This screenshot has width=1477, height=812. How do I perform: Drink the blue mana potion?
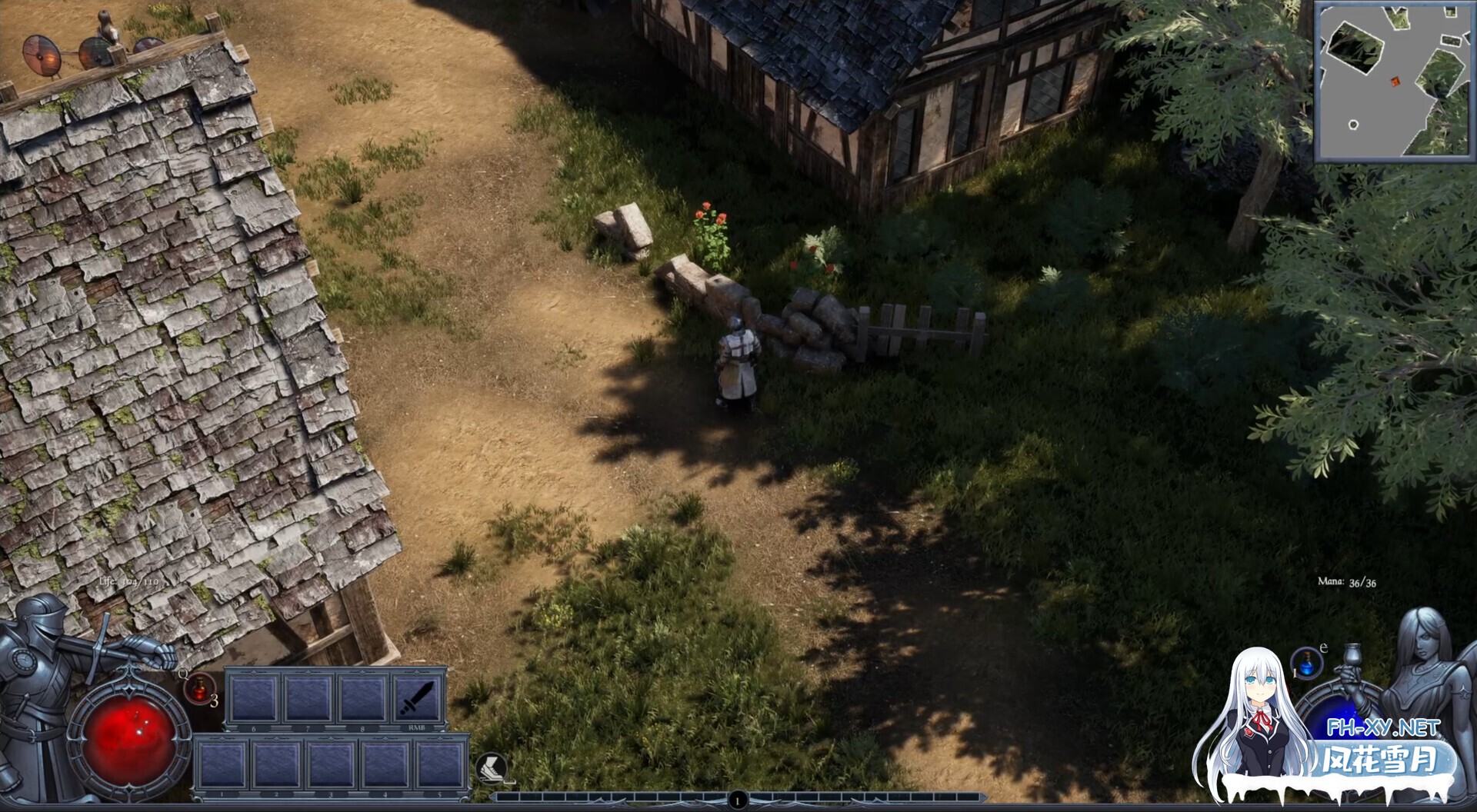1306,663
